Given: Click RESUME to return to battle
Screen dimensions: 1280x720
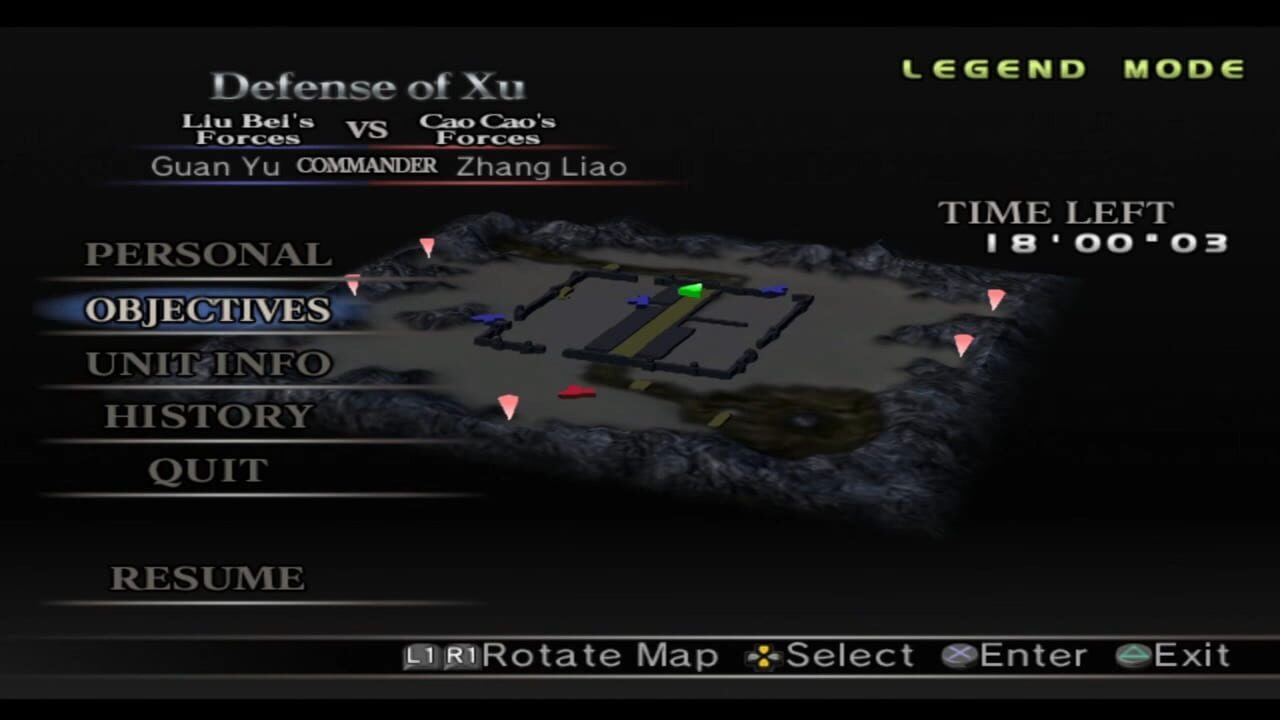Looking at the screenshot, I should [205, 578].
